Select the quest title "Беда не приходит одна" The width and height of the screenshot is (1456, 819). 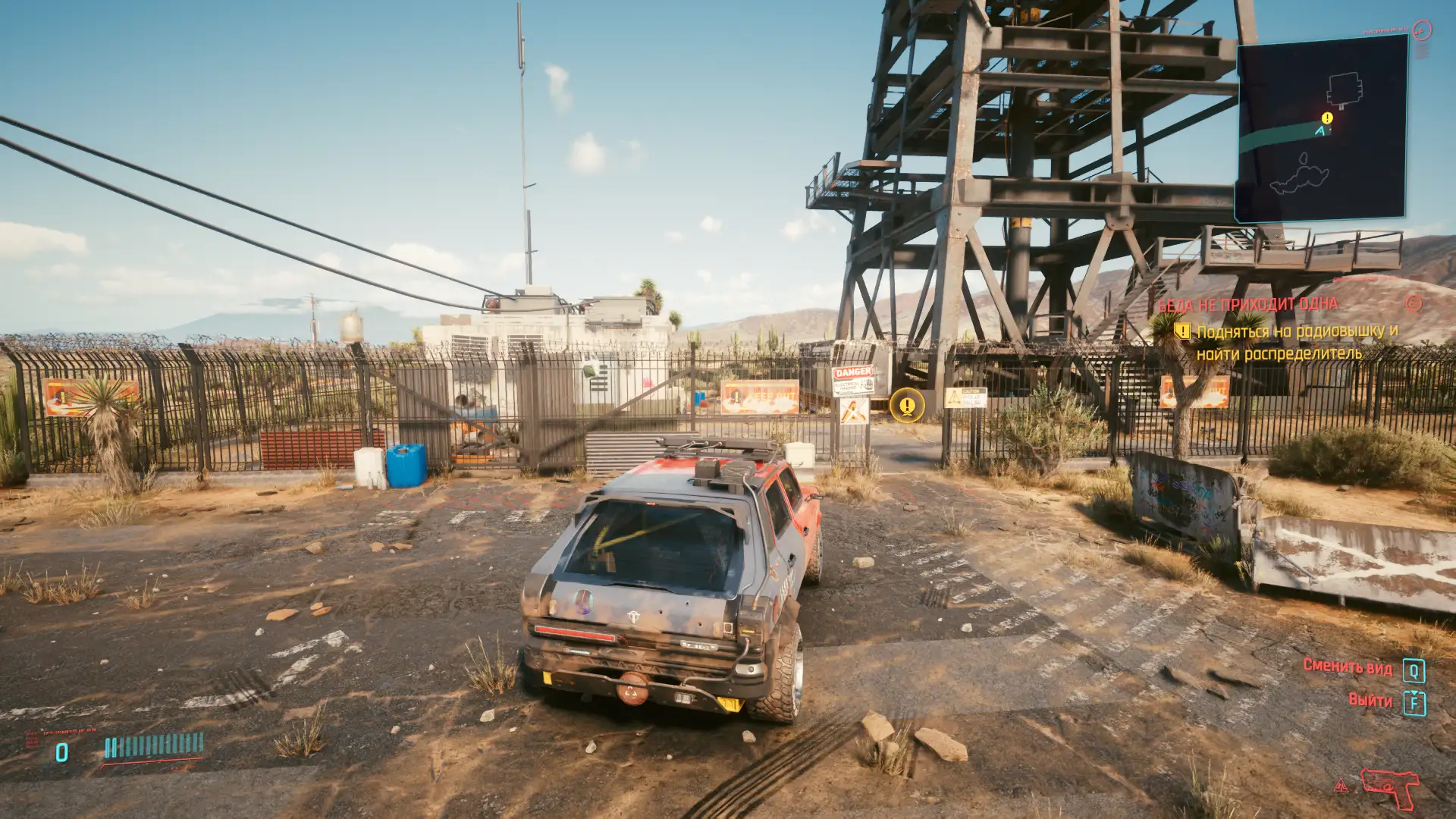click(1247, 305)
